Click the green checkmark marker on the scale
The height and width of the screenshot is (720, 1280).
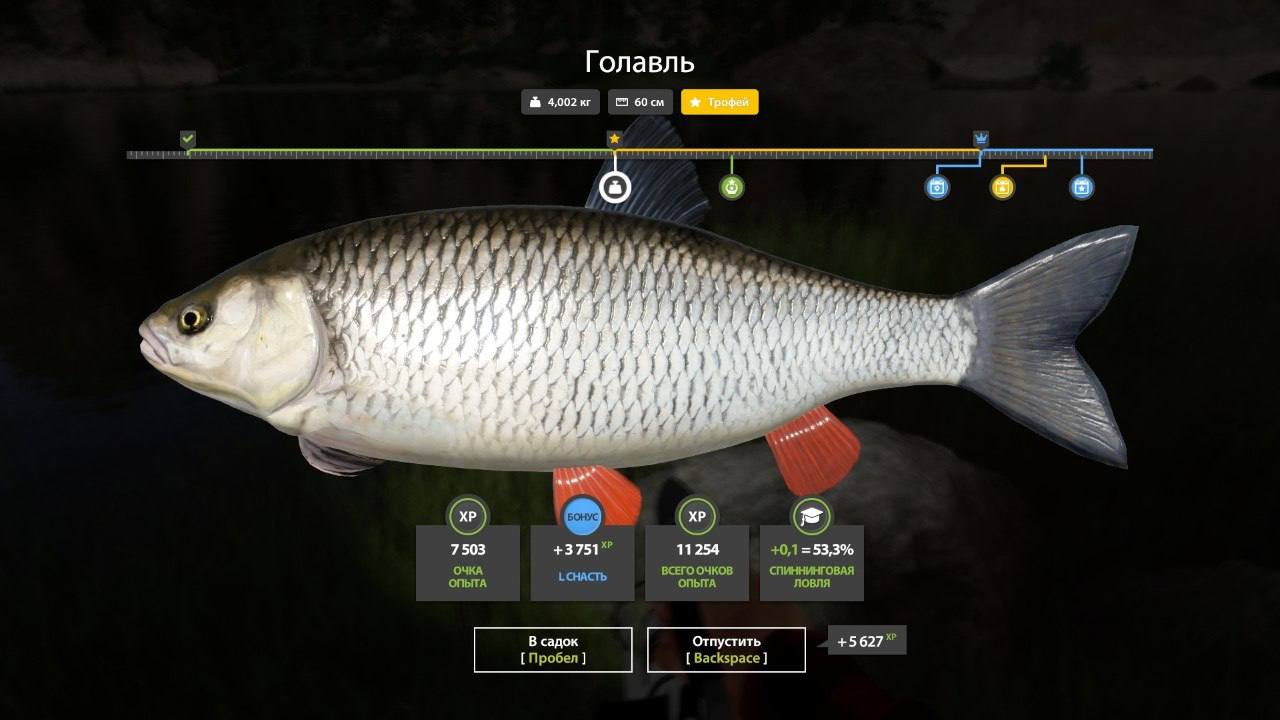pyautogui.click(x=186, y=137)
